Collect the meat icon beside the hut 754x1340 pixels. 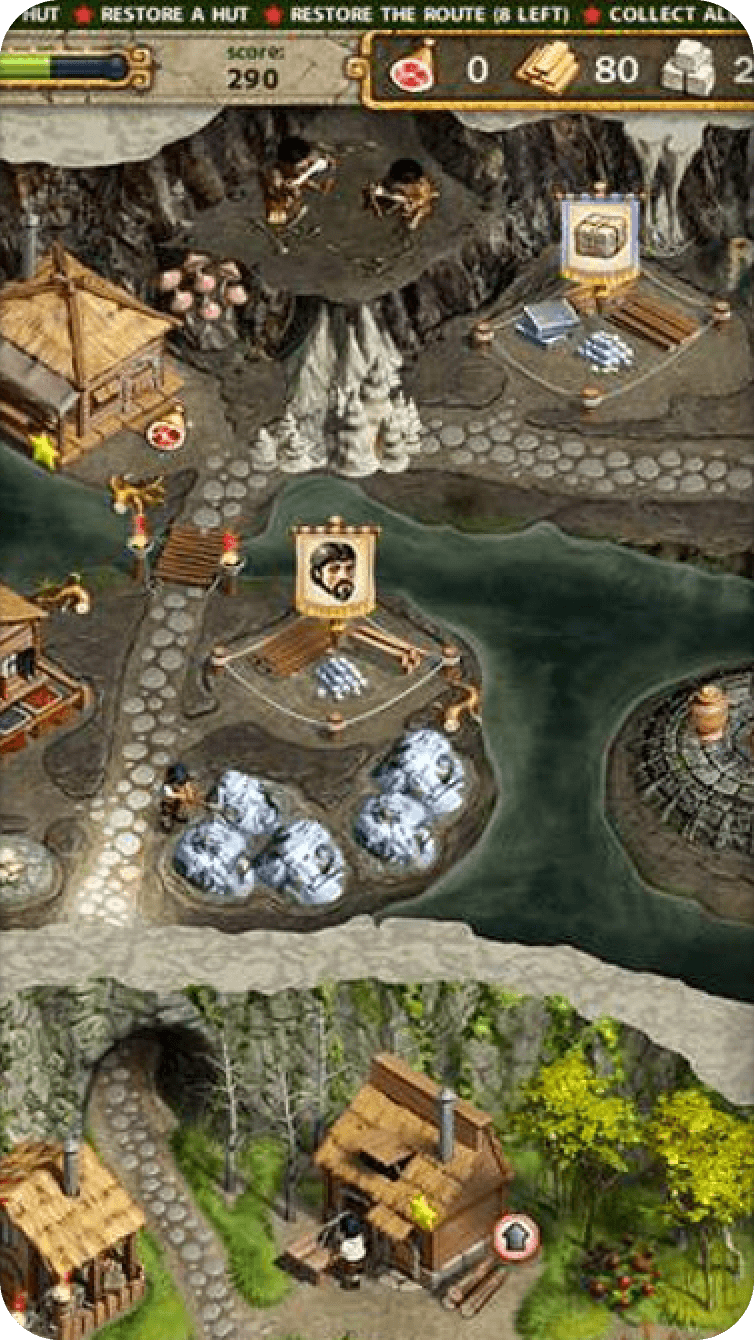click(164, 434)
